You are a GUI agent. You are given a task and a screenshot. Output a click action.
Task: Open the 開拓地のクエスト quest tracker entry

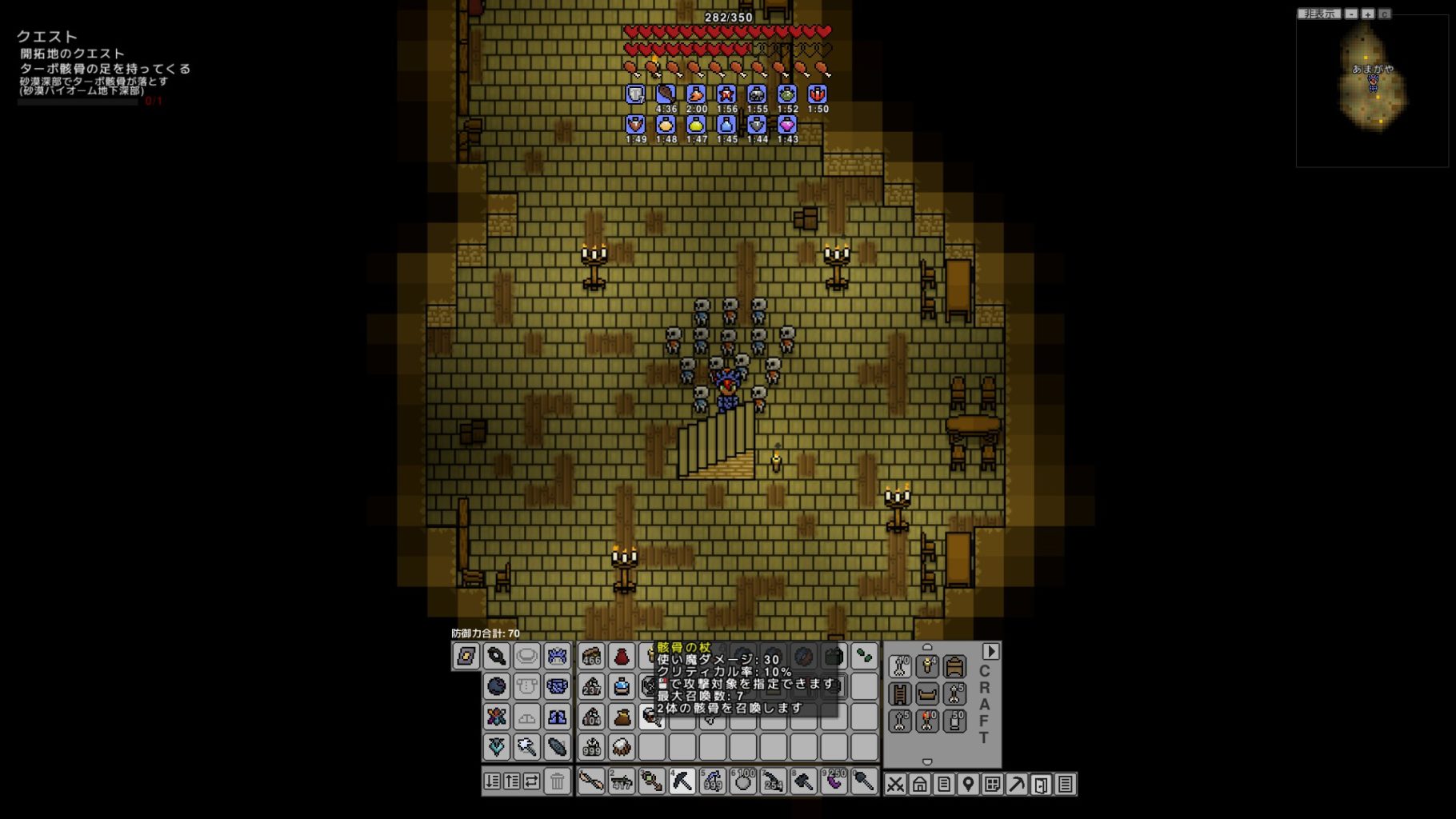point(72,54)
